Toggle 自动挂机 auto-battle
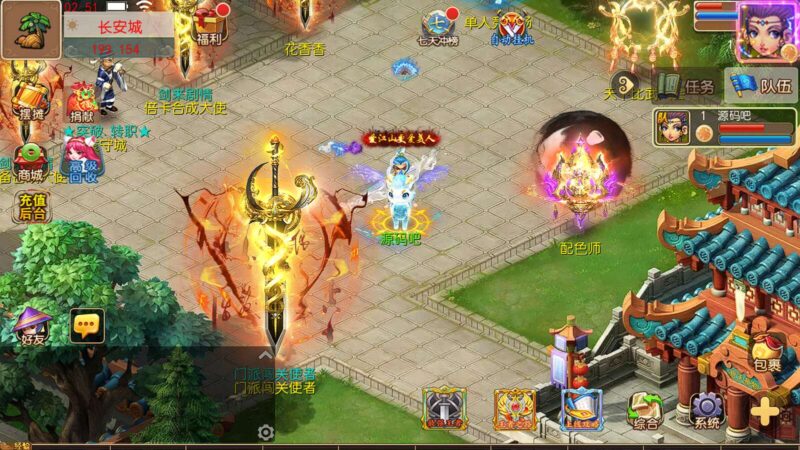The width and height of the screenshot is (800, 450). (x=509, y=26)
